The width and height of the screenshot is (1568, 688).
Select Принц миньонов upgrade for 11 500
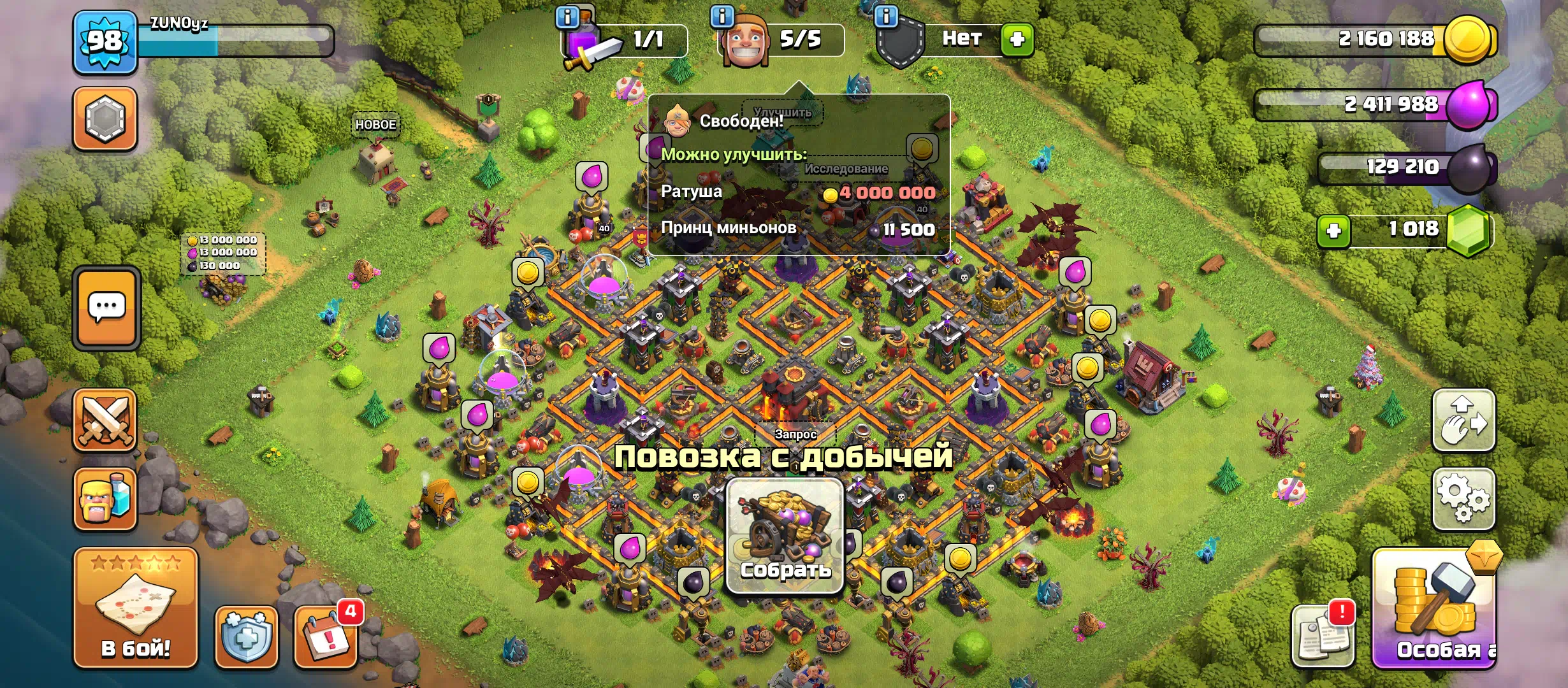coord(798,229)
